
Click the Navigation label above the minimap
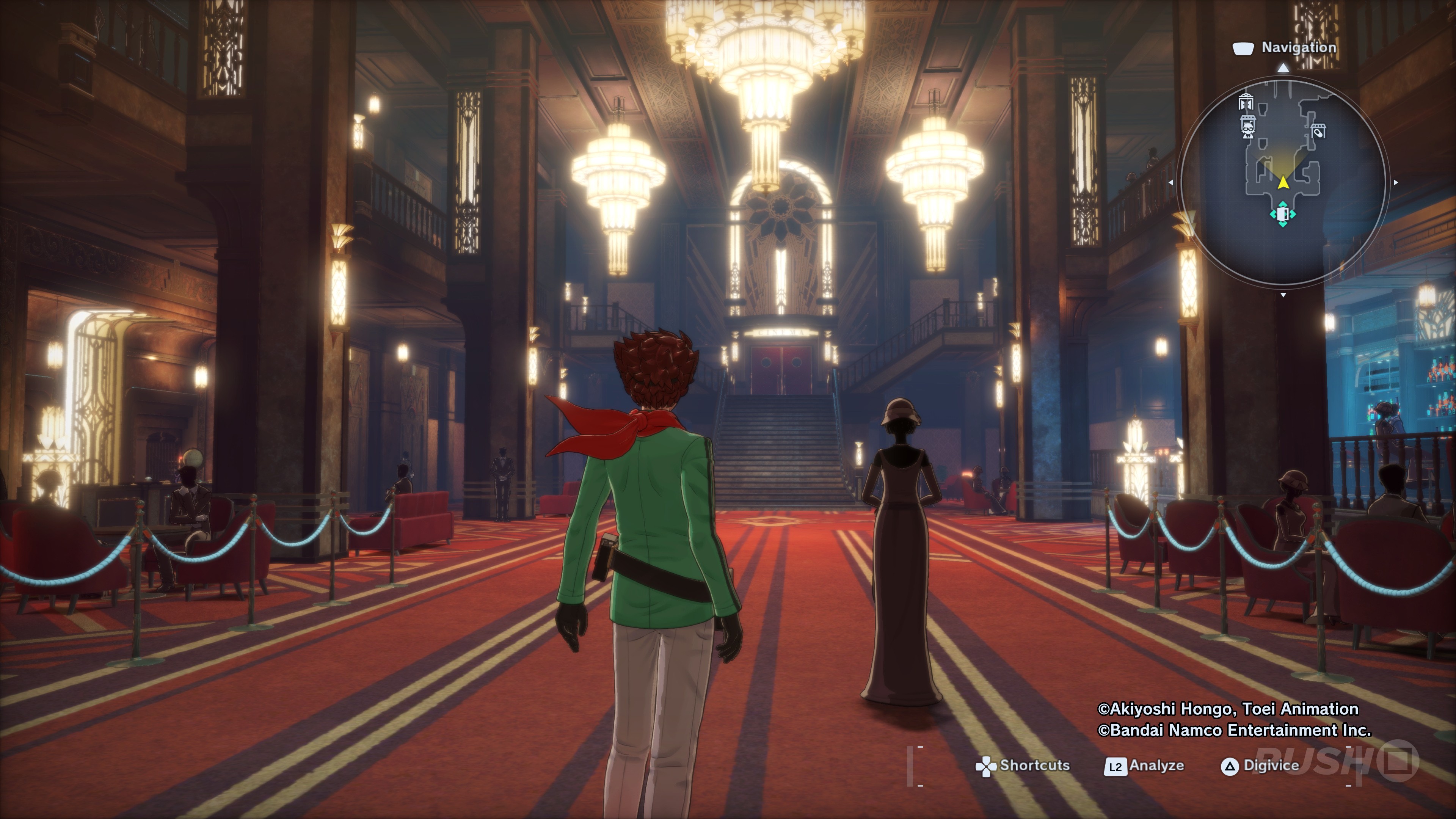[1298, 47]
